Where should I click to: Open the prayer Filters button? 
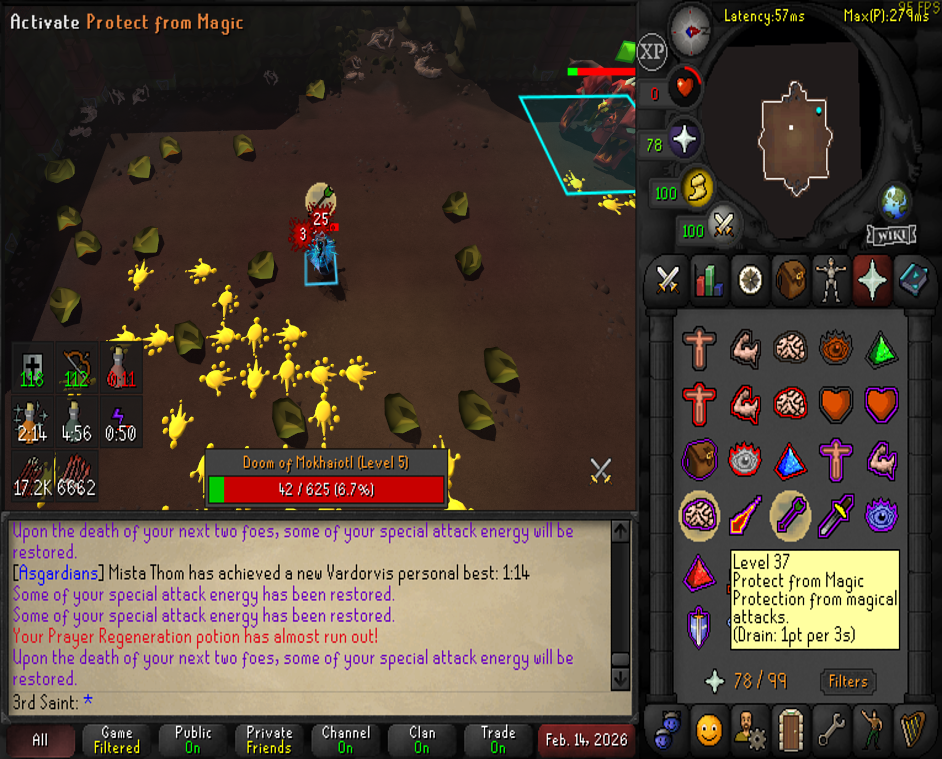point(847,682)
